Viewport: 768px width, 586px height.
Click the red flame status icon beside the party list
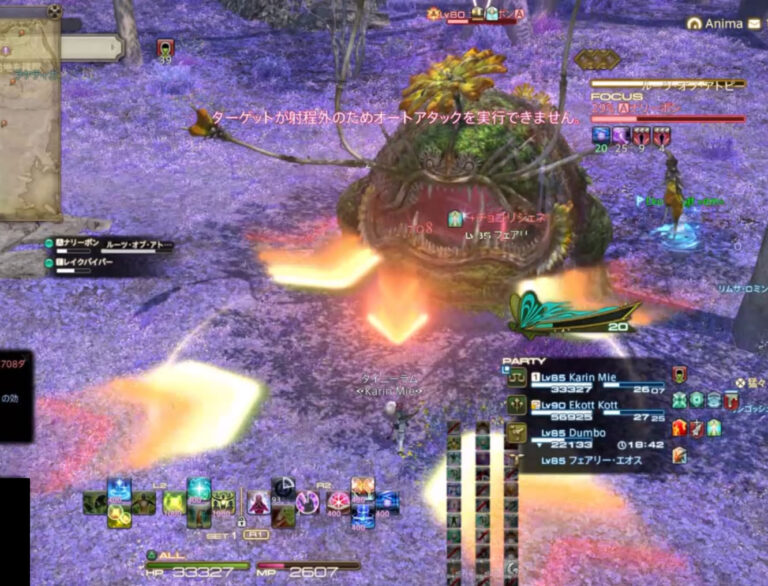(x=680, y=428)
